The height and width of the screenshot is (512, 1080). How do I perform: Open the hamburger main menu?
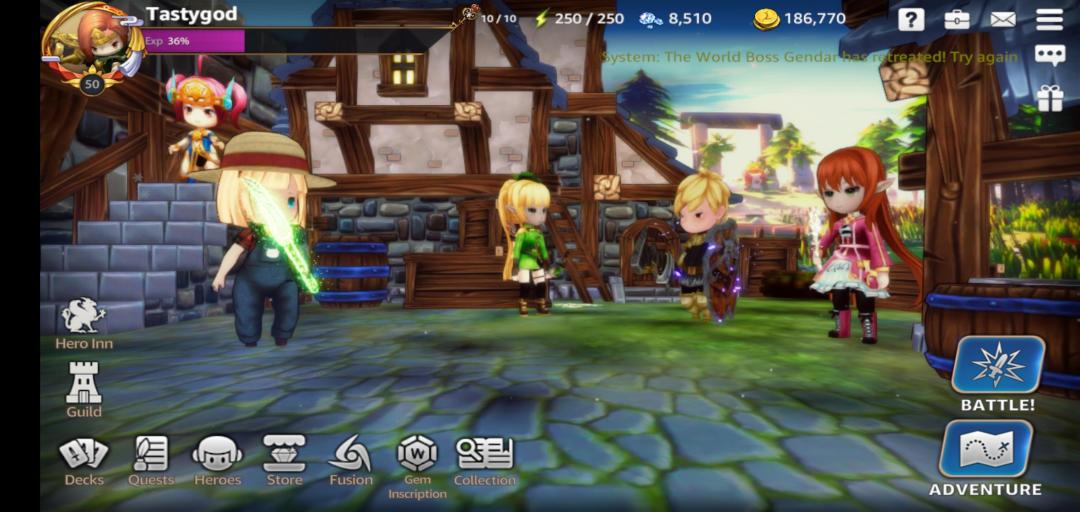click(x=1050, y=19)
